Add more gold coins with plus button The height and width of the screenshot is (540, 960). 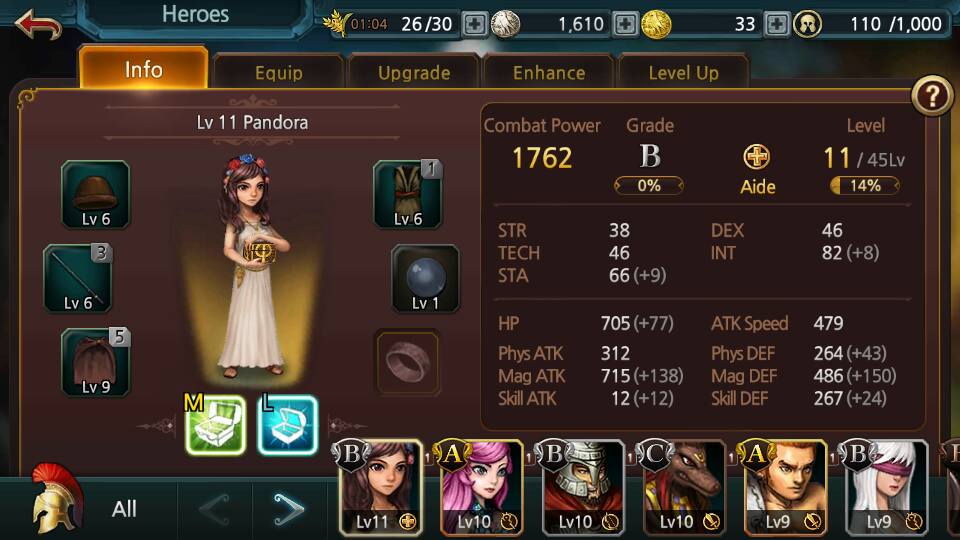(x=776, y=24)
